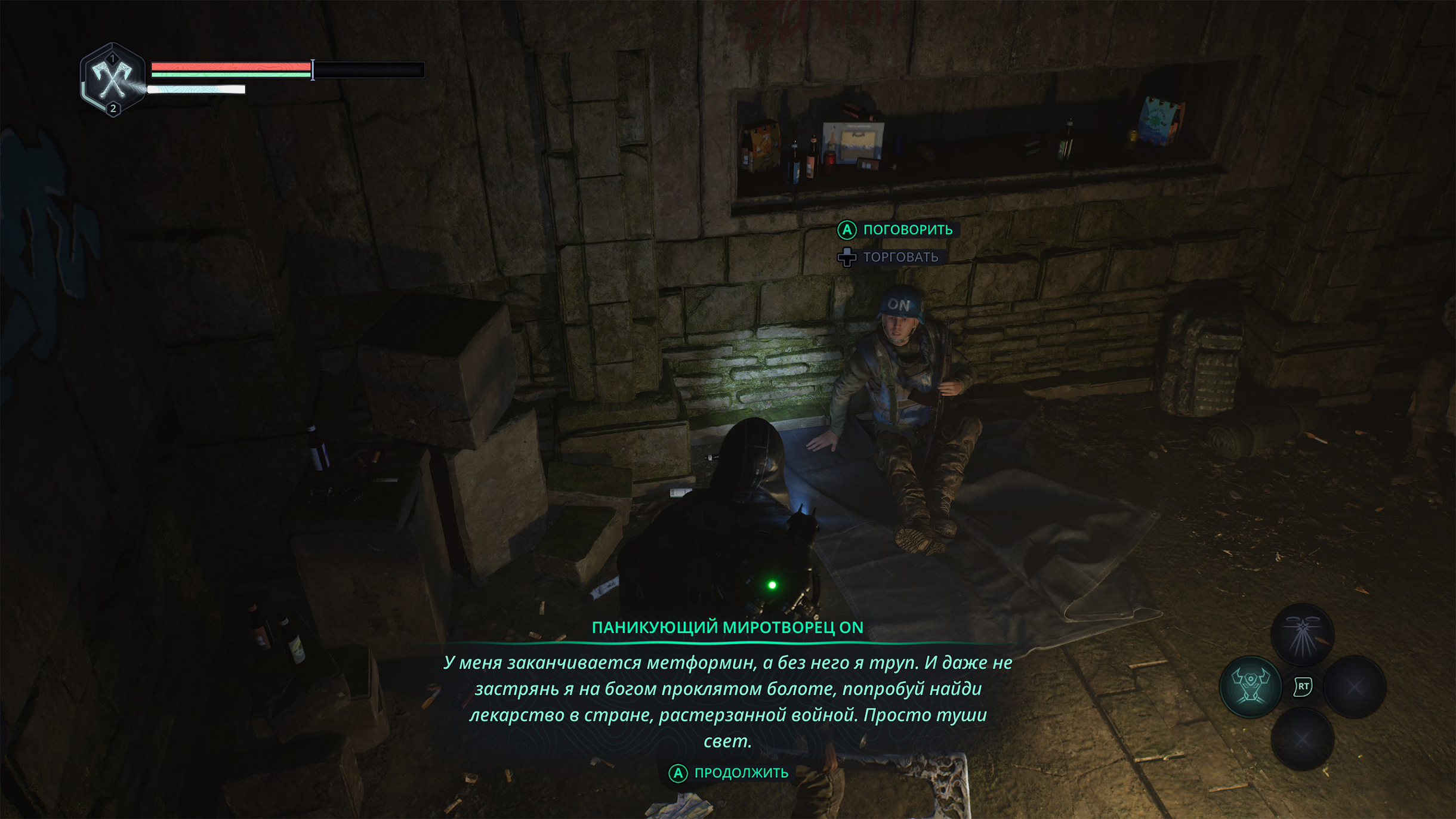Choose the ПОГОВОРИТЬ talk option
1456x819 pixels.
click(x=896, y=230)
